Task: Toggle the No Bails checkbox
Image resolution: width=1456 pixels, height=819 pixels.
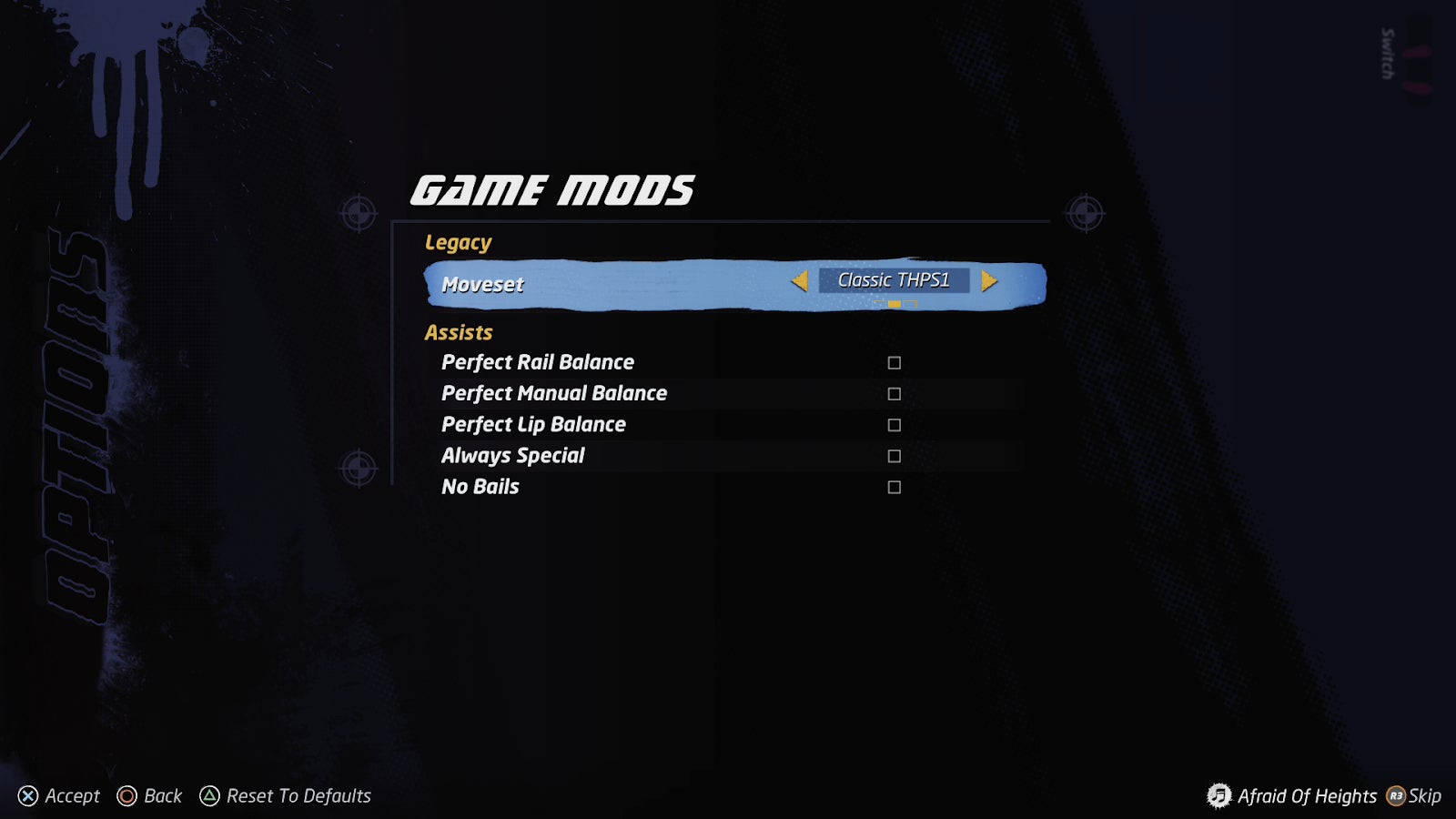Action: click(894, 487)
